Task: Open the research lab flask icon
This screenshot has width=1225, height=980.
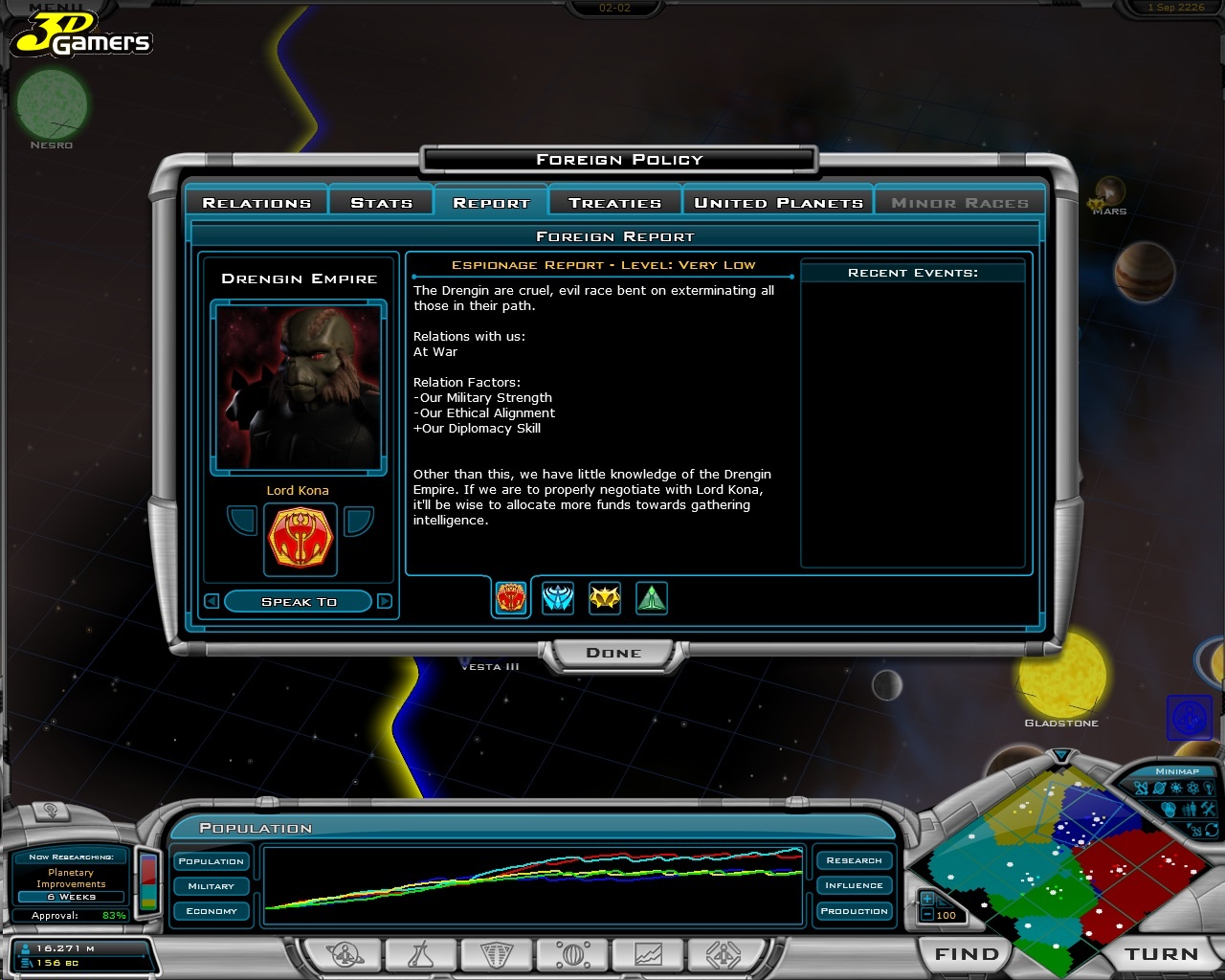Action: (423, 954)
